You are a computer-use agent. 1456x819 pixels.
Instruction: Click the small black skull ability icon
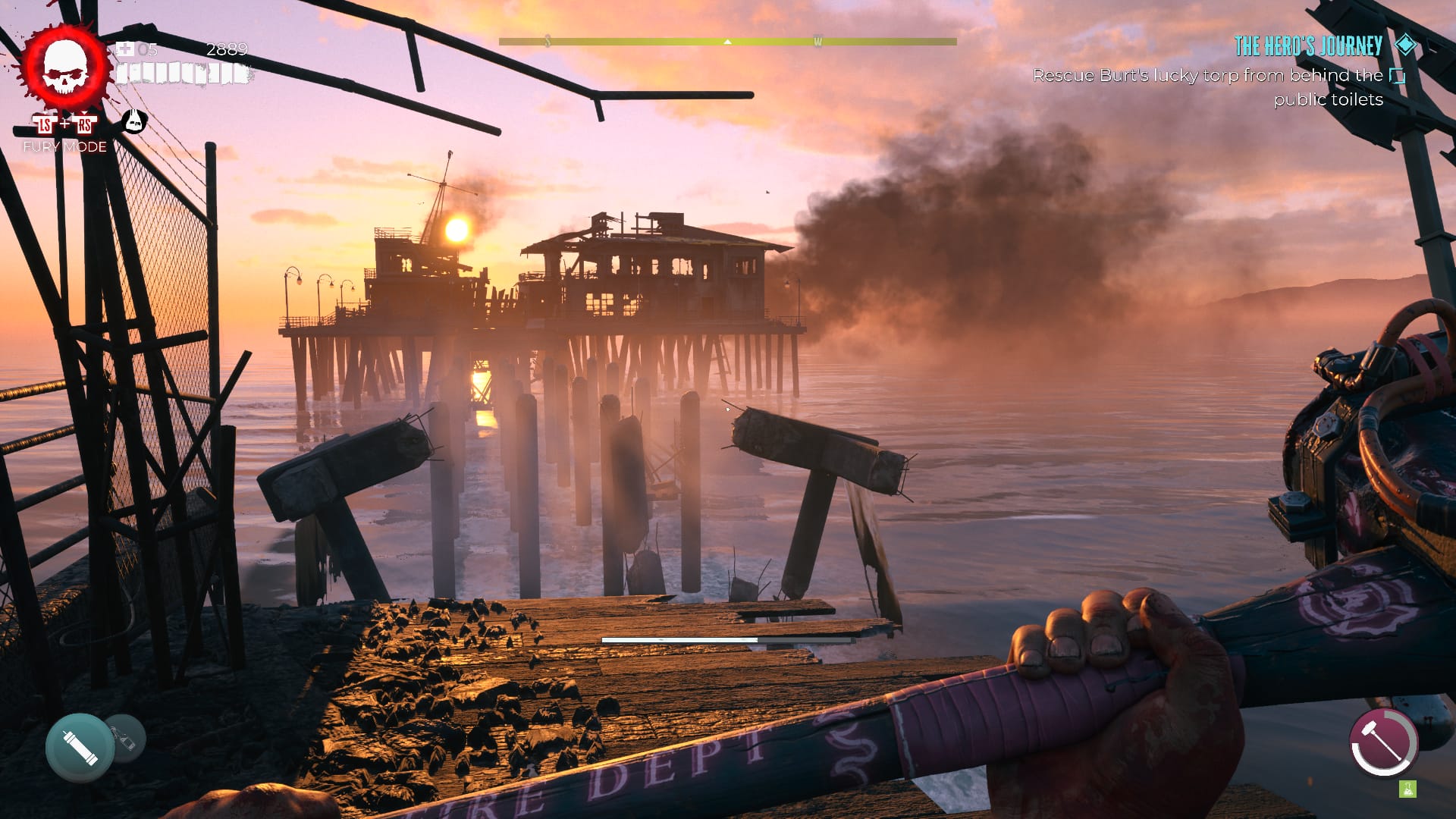click(x=134, y=121)
